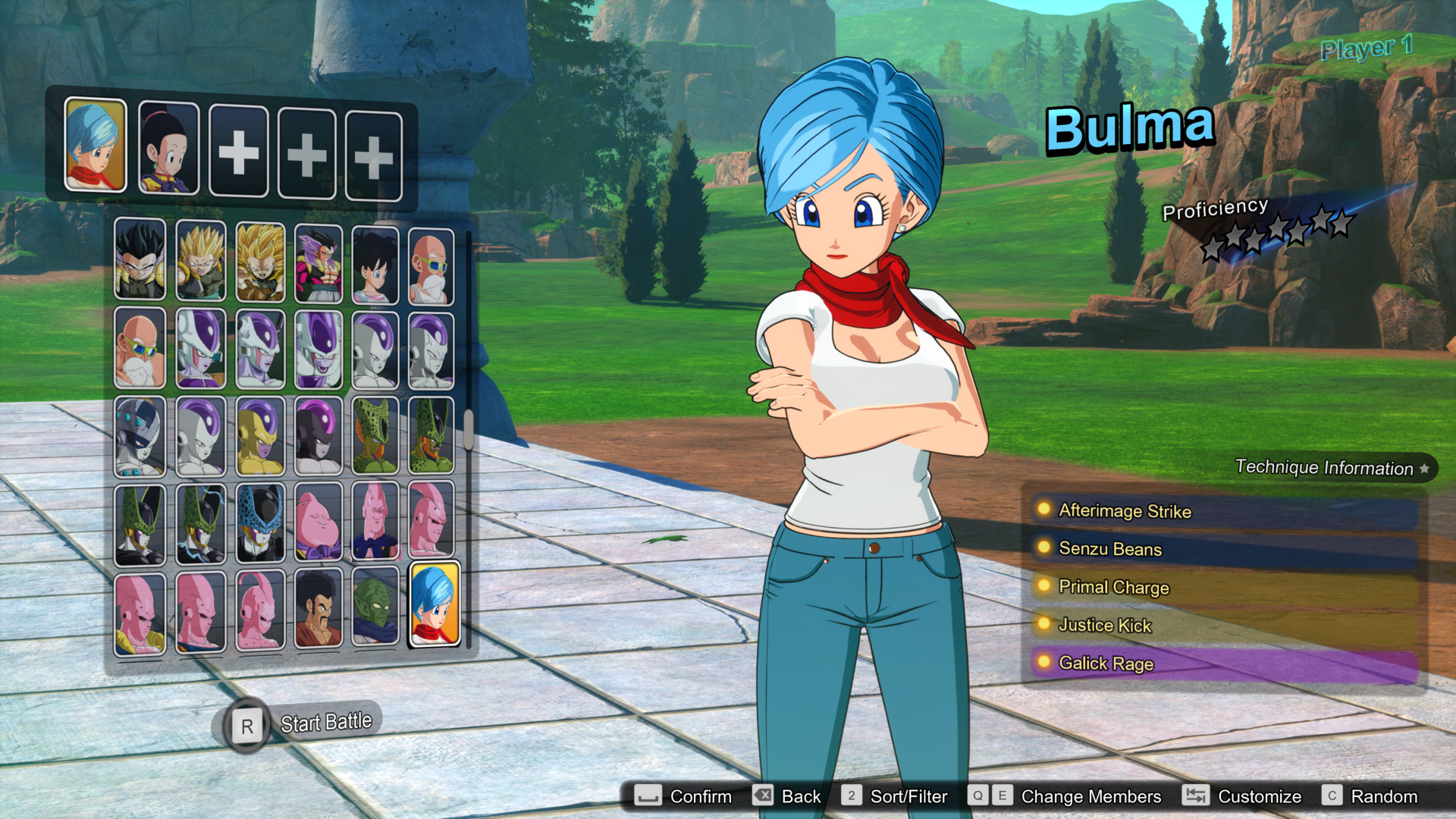
Task: Select Back from the bottom bar
Action: [x=800, y=796]
